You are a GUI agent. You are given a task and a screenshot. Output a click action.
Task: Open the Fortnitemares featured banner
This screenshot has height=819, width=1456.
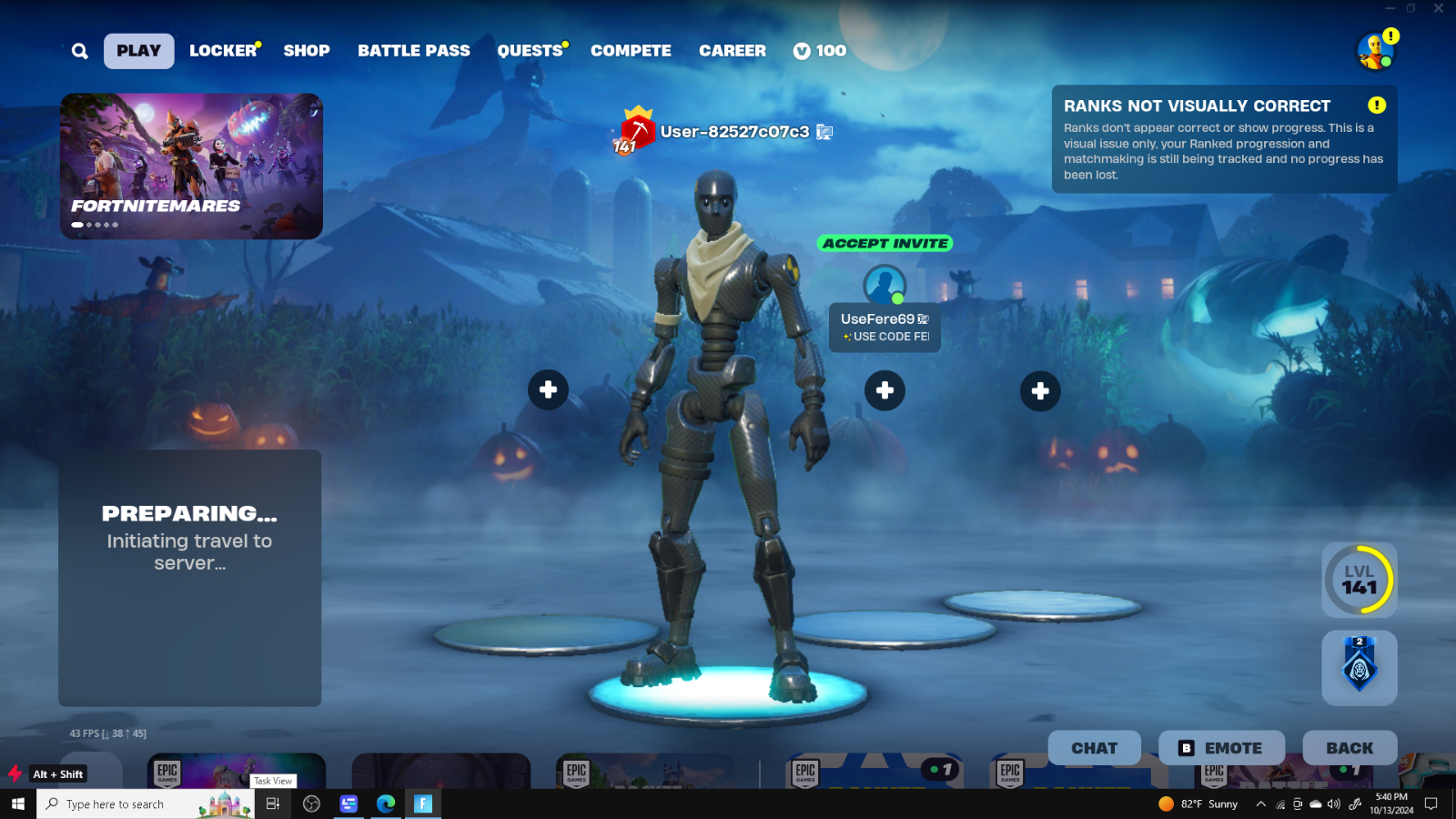[190, 164]
